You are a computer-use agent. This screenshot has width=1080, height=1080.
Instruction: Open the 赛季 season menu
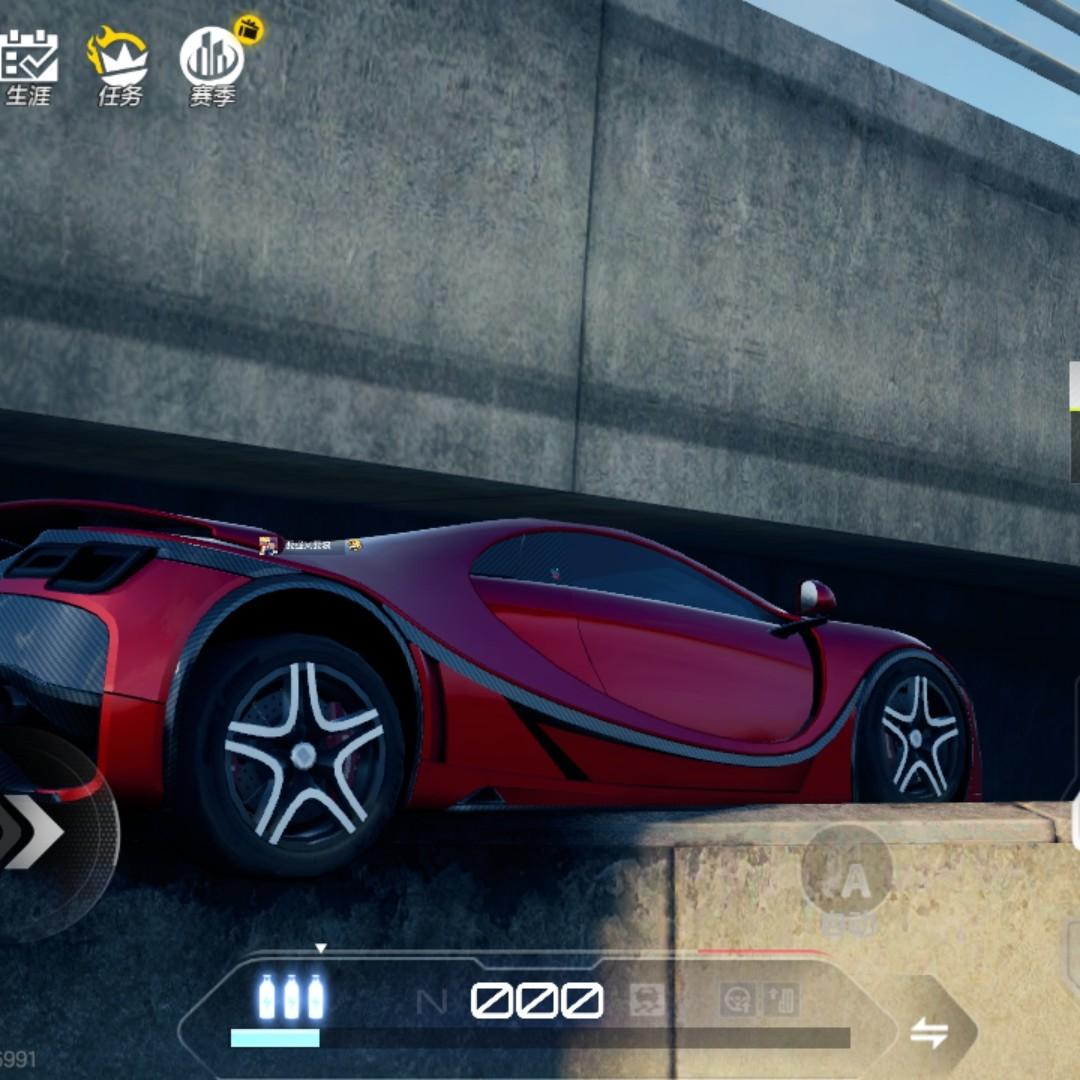[x=212, y=66]
